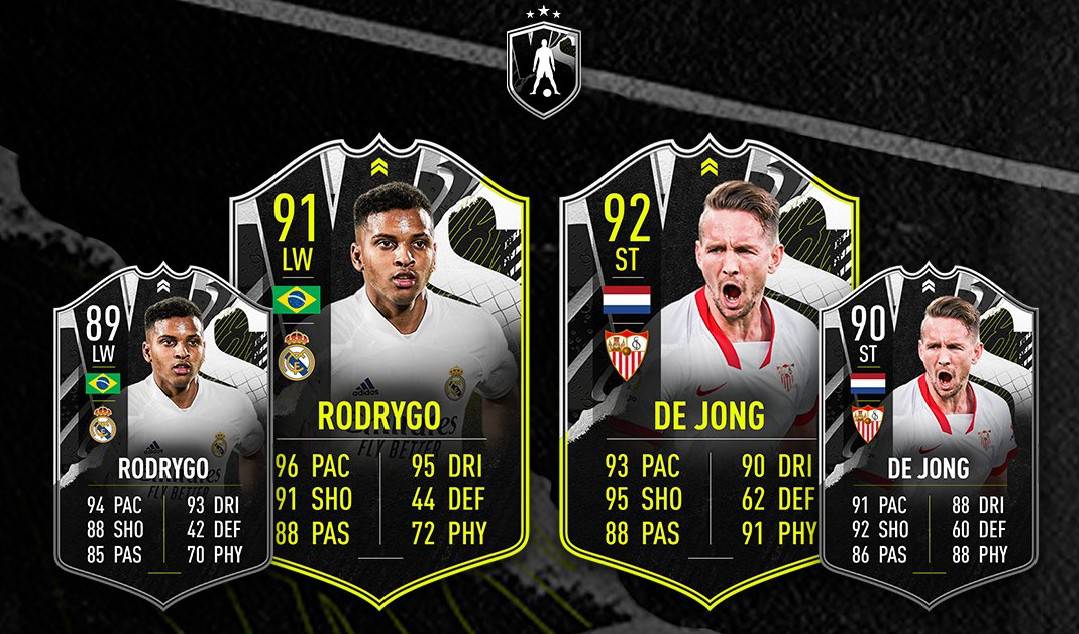1079x634 pixels.
Task: Click the shield emblem with player silhouette
Action: (x=543, y=65)
